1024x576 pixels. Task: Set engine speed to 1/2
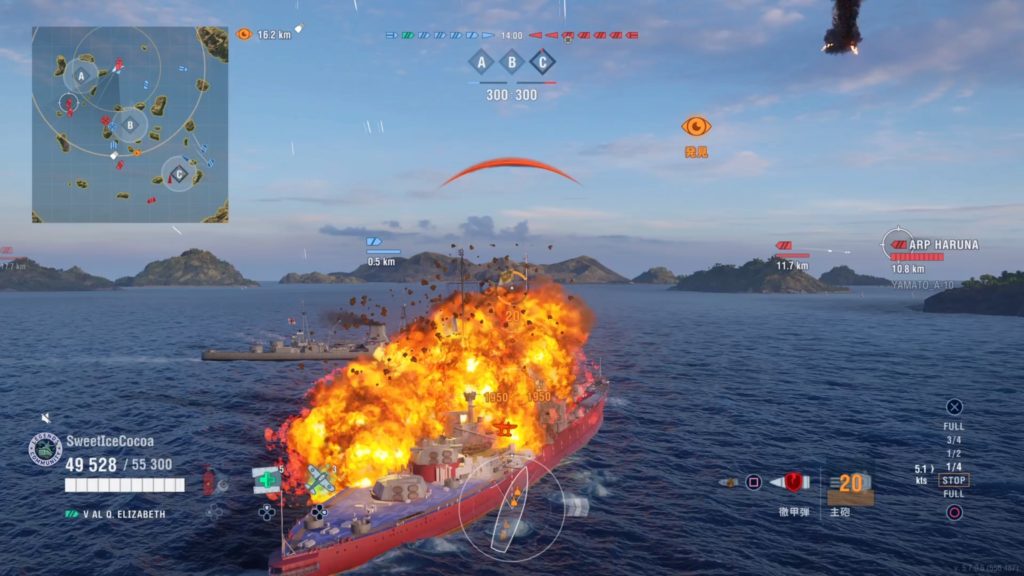pyautogui.click(x=954, y=453)
